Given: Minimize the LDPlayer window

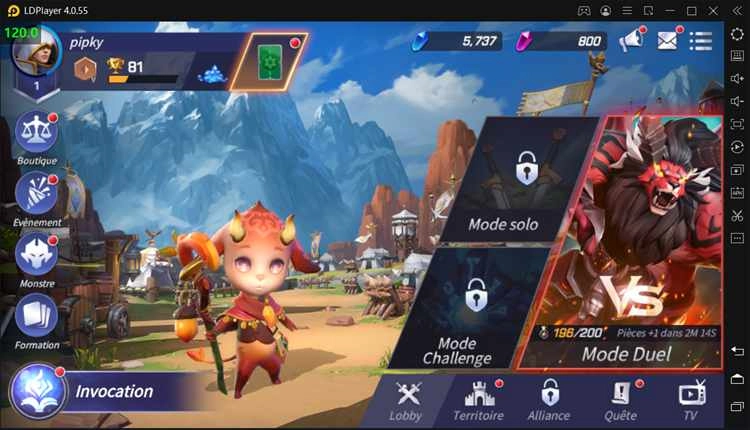Looking at the screenshot, I should coord(668,10).
